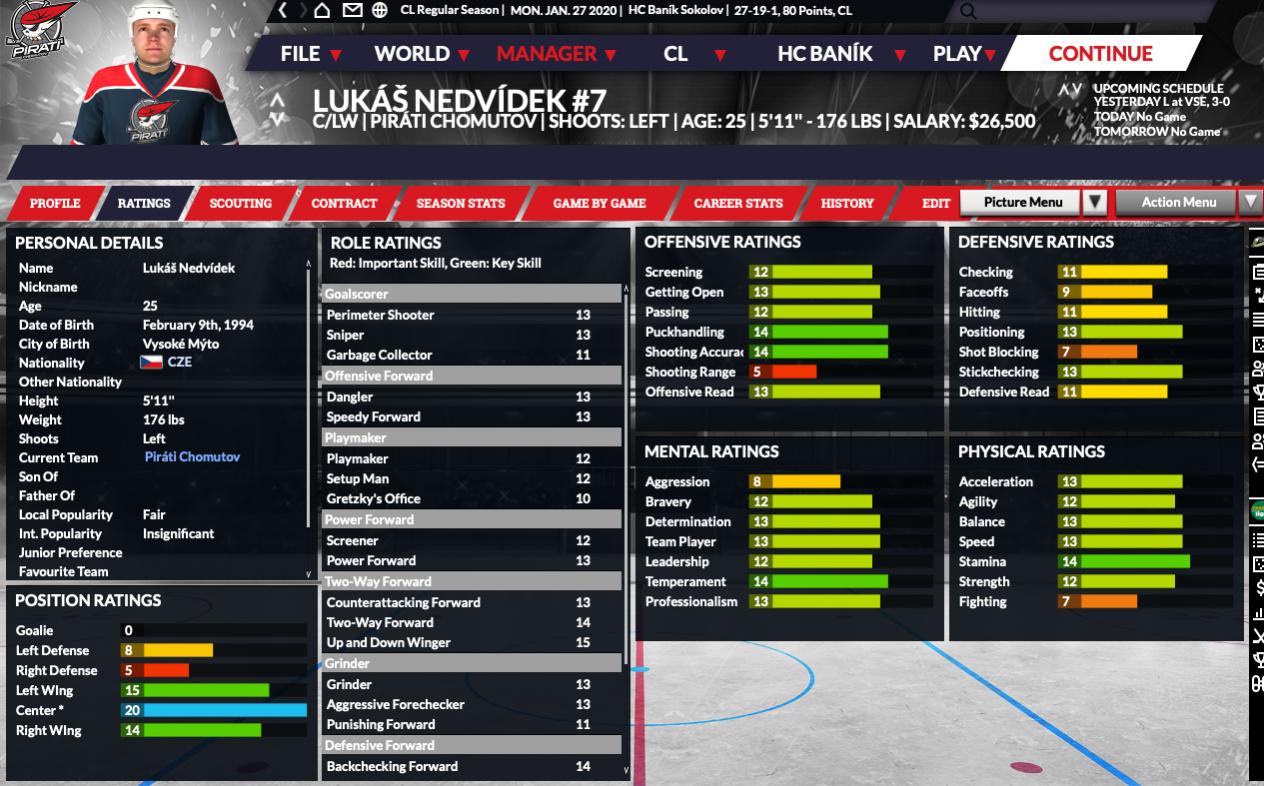Open the mail envelope icon

click(351, 10)
